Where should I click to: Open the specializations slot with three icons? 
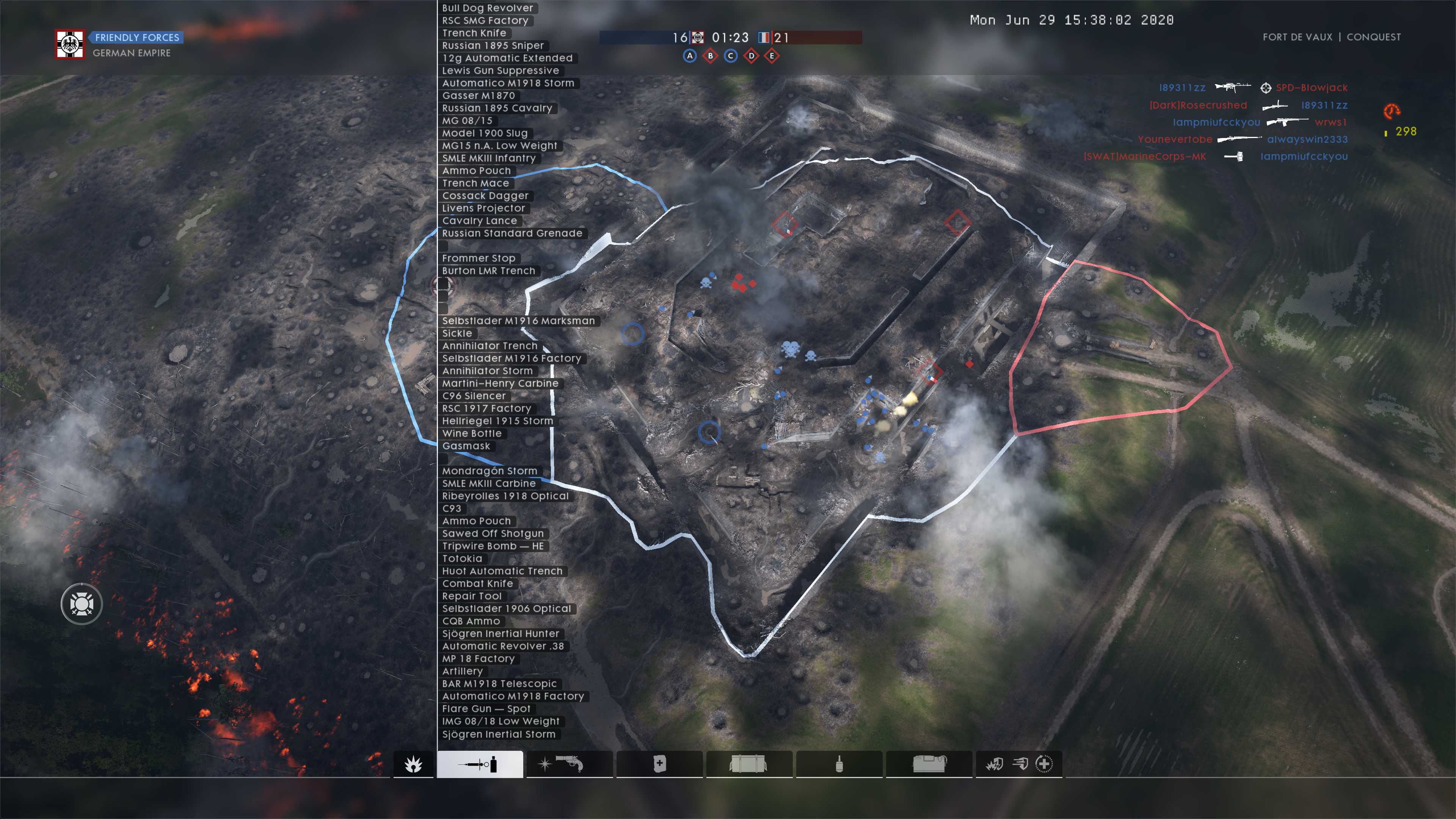[x=1018, y=764]
